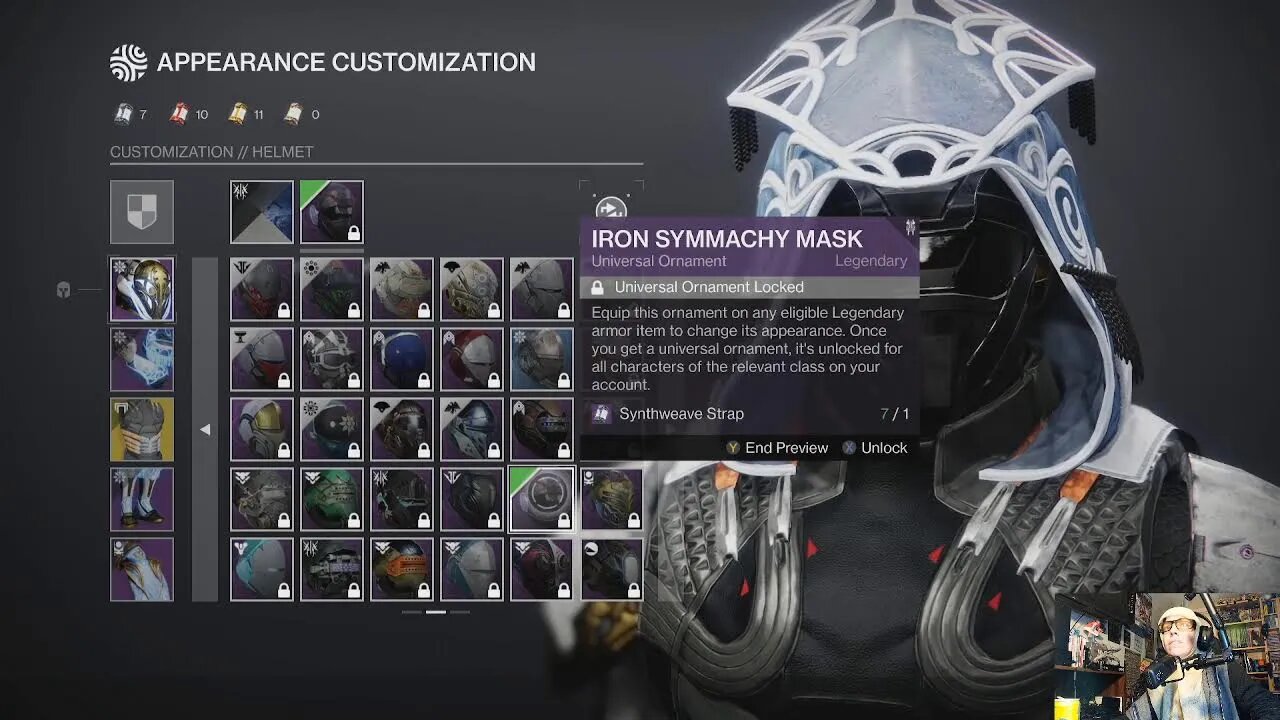Screen dimensions: 1280x720
Task: Open the glowing blue gauntlets slot
Action: tap(142, 360)
